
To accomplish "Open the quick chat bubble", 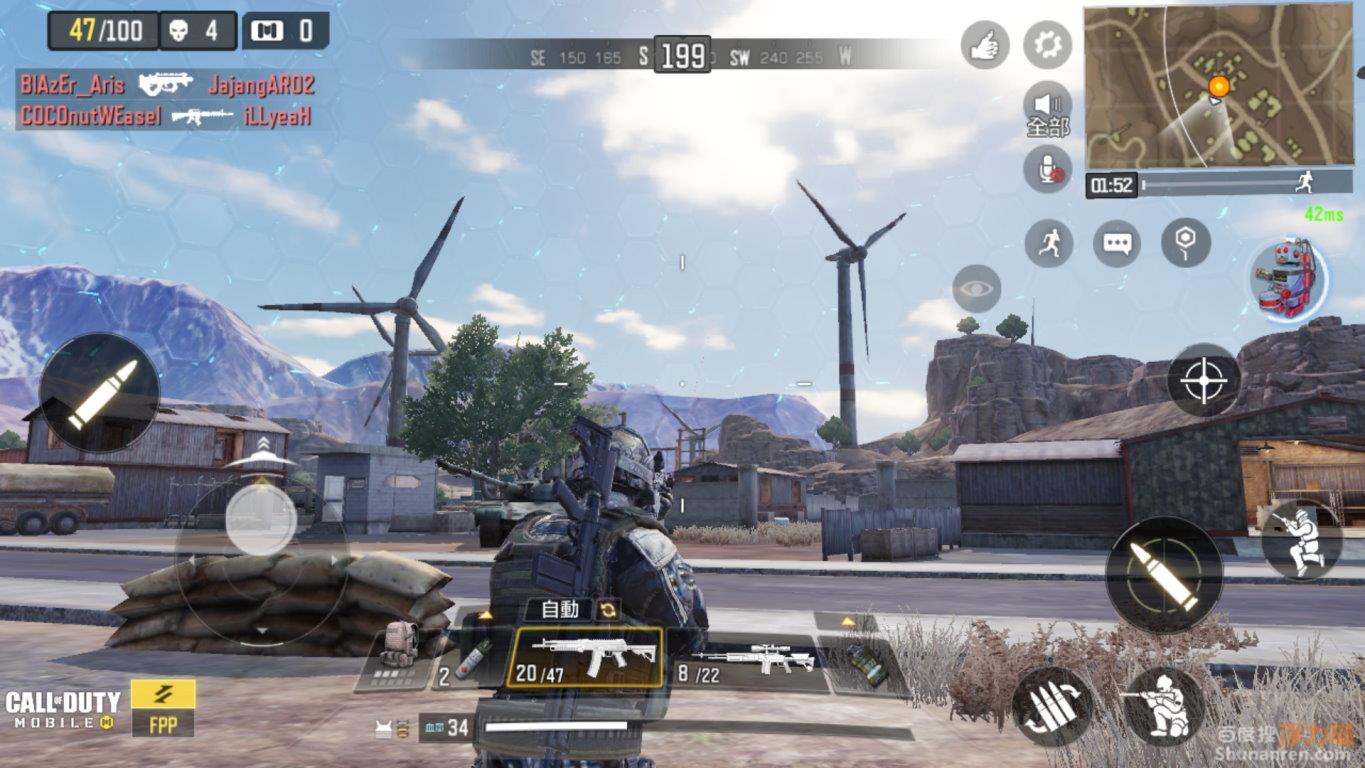I will pos(1117,243).
